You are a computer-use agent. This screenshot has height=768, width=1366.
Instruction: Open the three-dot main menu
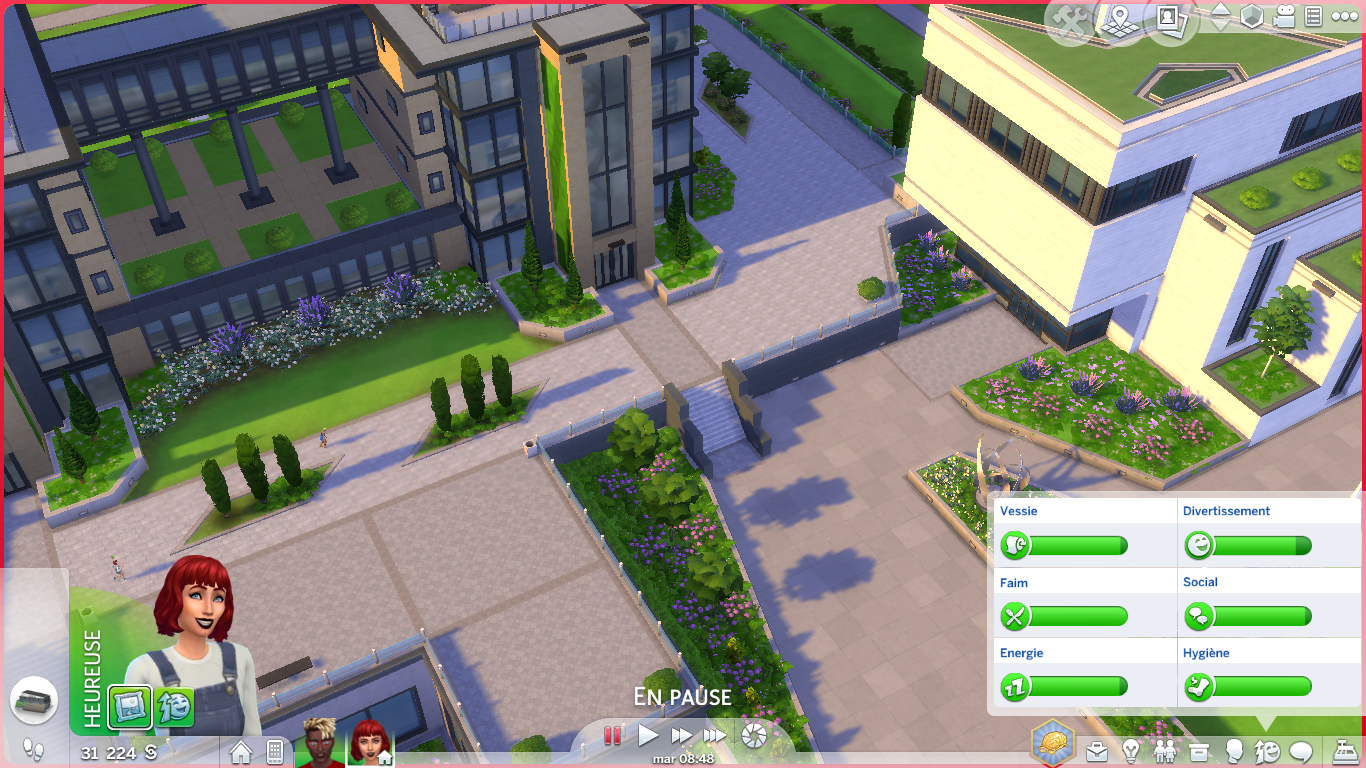[1345, 17]
